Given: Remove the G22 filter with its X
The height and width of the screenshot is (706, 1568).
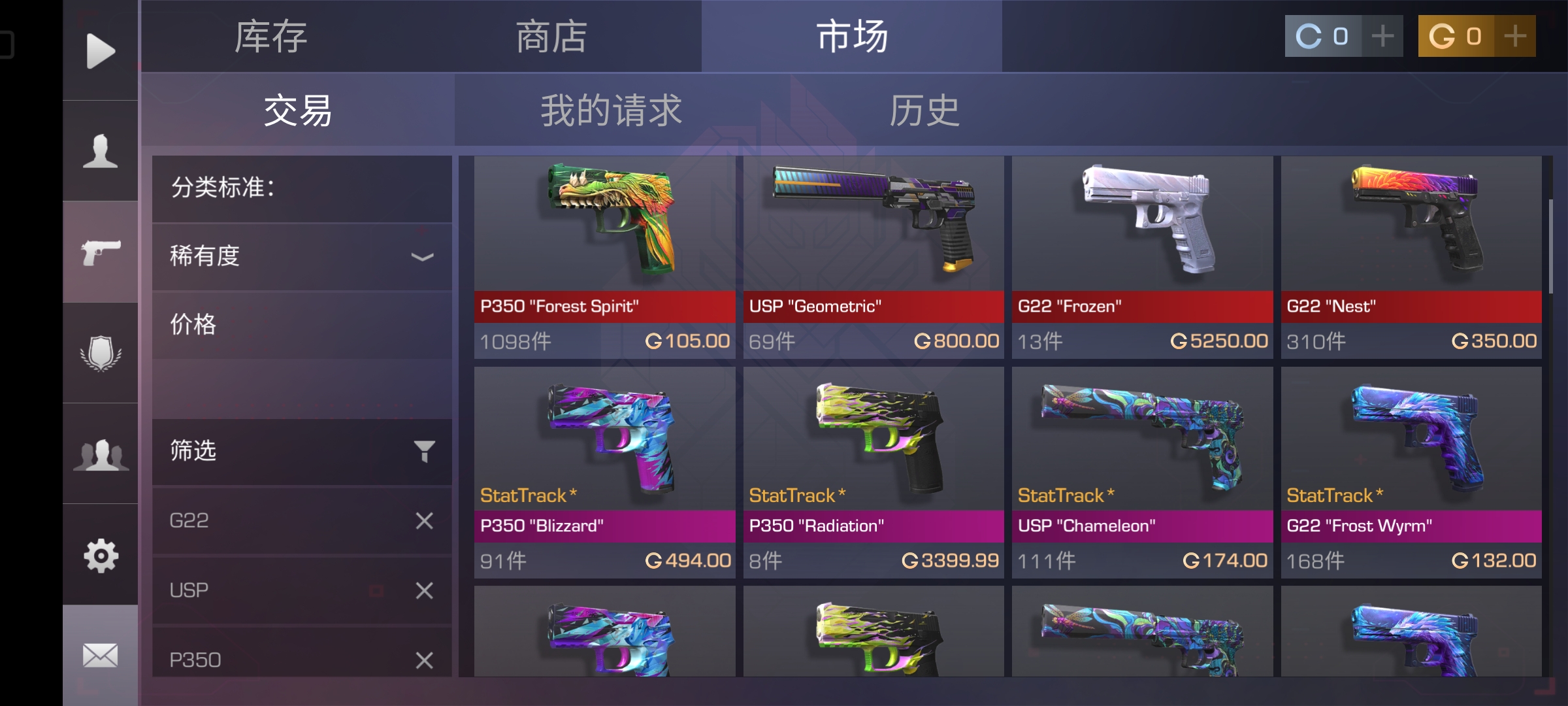Looking at the screenshot, I should pos(424,520).
